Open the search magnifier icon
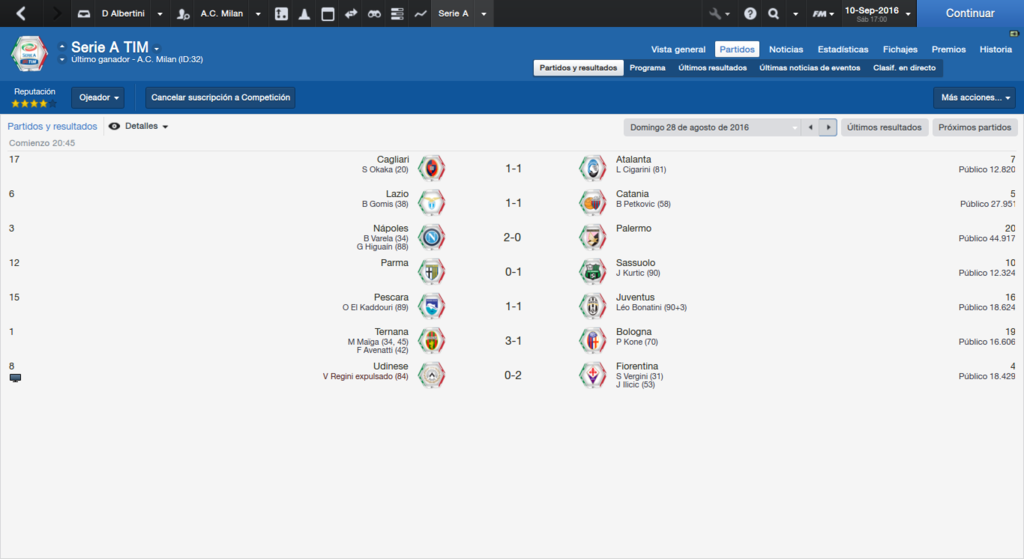 coord(773,14)
